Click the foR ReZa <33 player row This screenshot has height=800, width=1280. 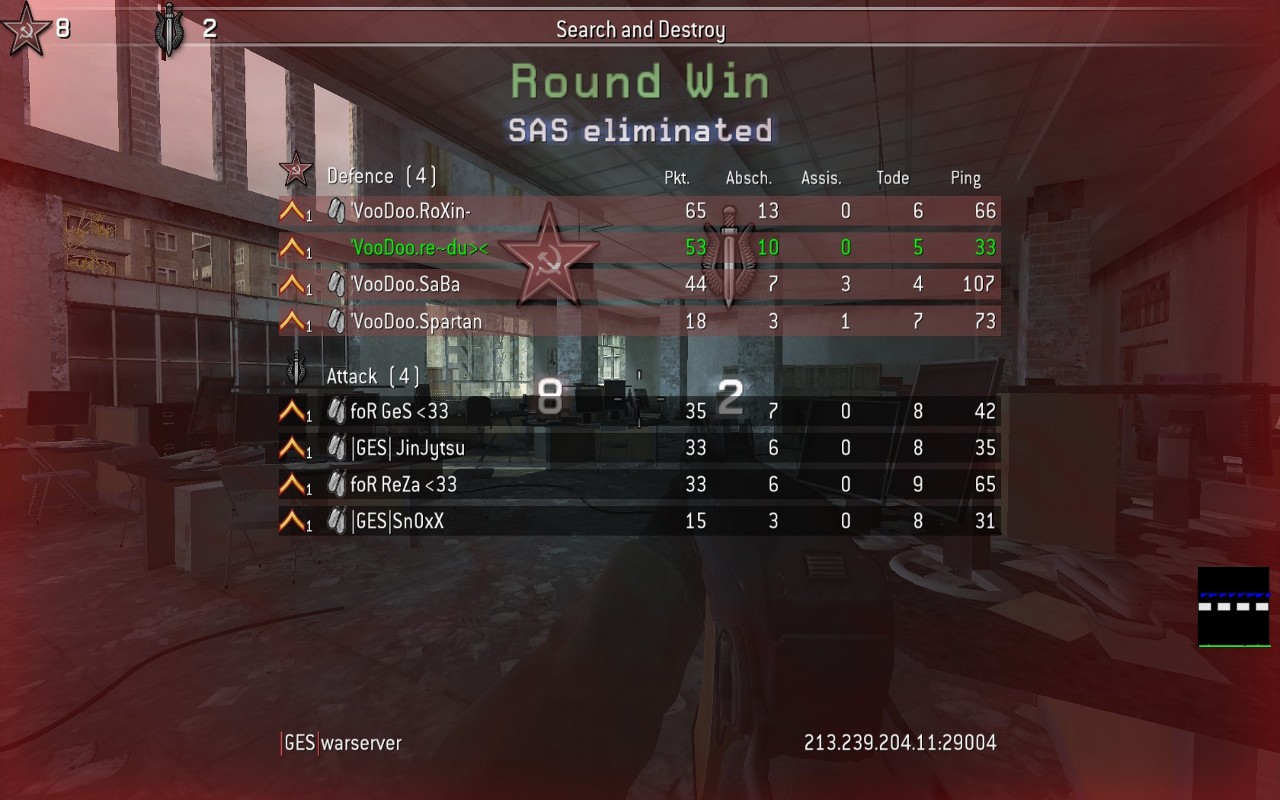(x=404, y=485)
